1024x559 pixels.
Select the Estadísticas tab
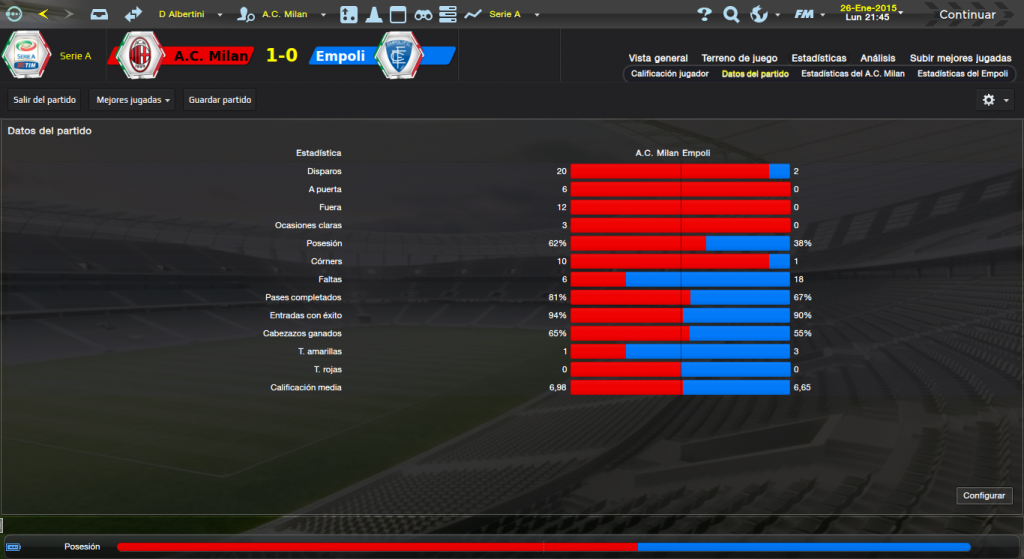click(818, 58)
